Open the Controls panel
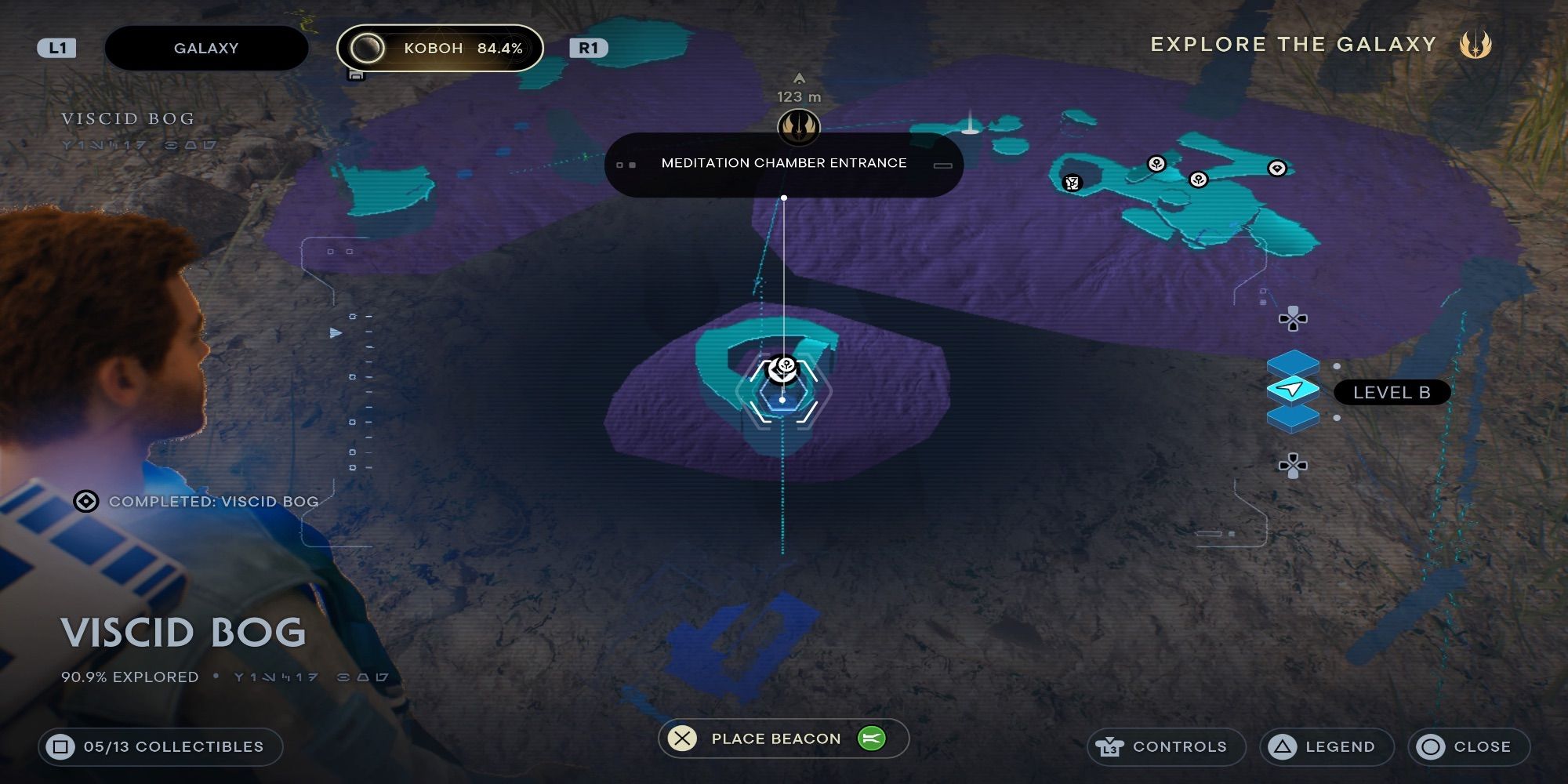 tap(1167, 746)
